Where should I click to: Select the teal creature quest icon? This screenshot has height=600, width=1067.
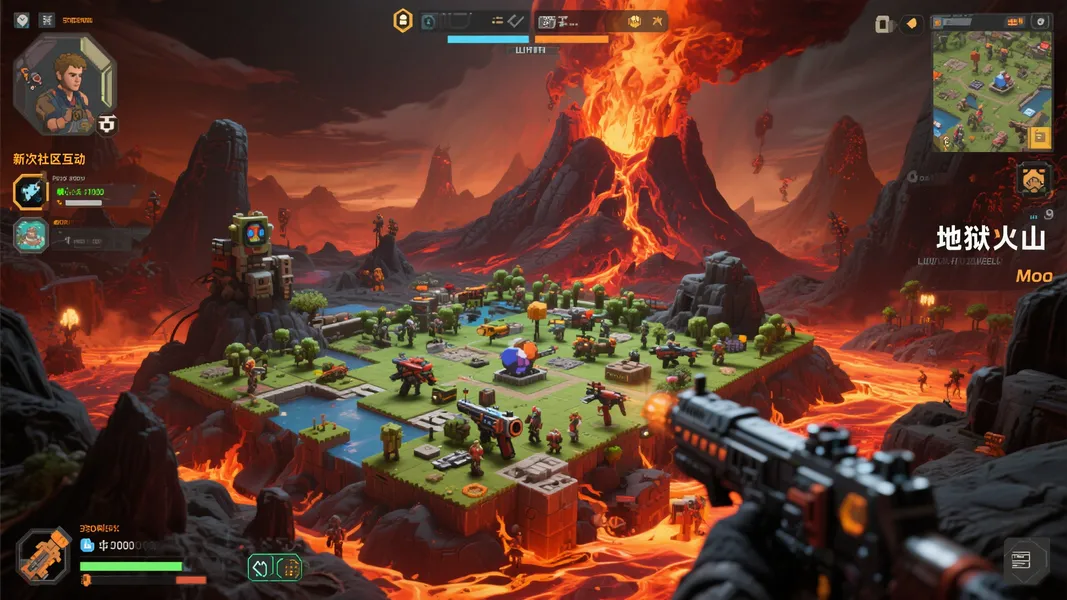pos(30,235)
